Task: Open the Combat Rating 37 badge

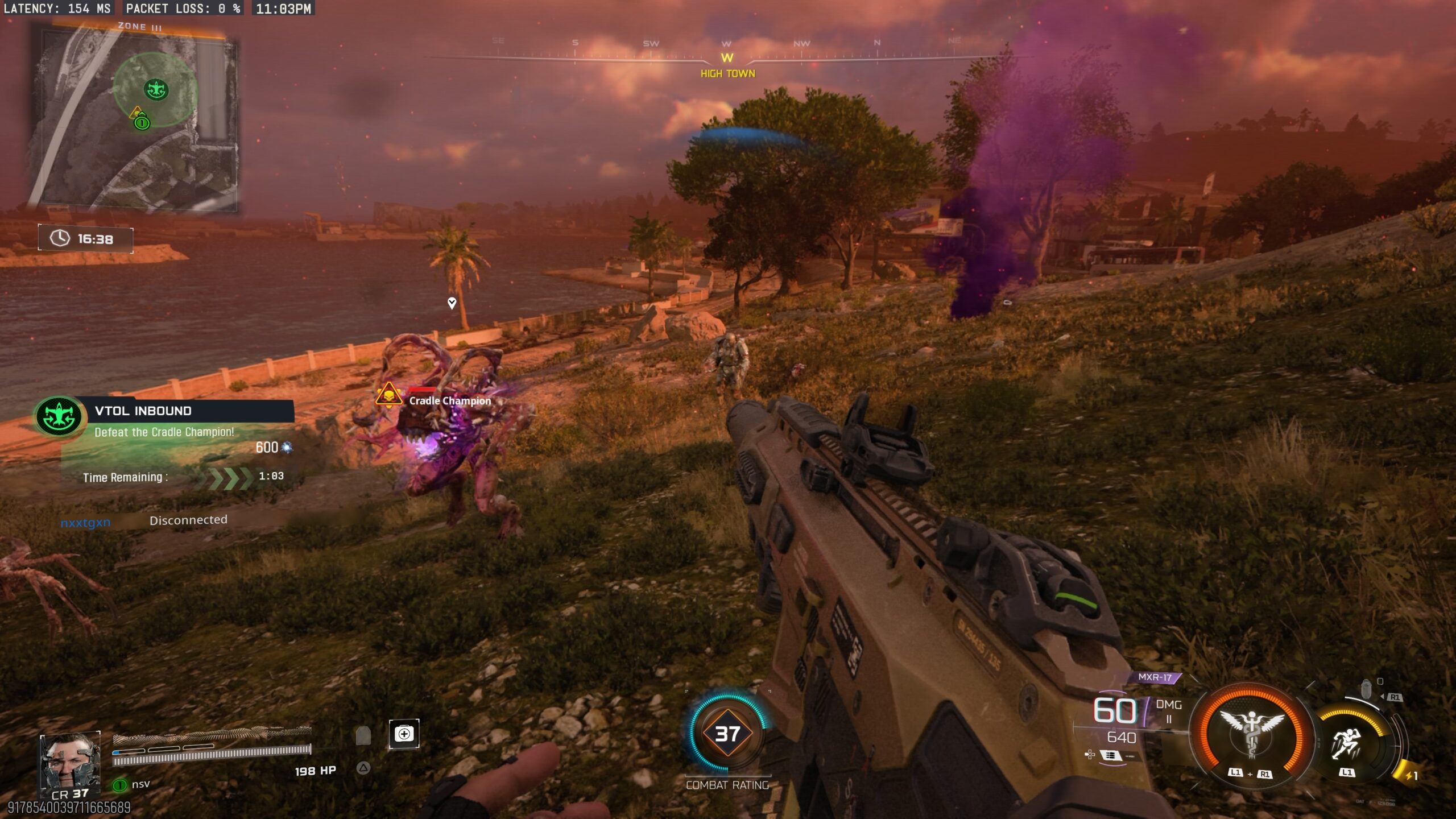Action: click(727, 734)
